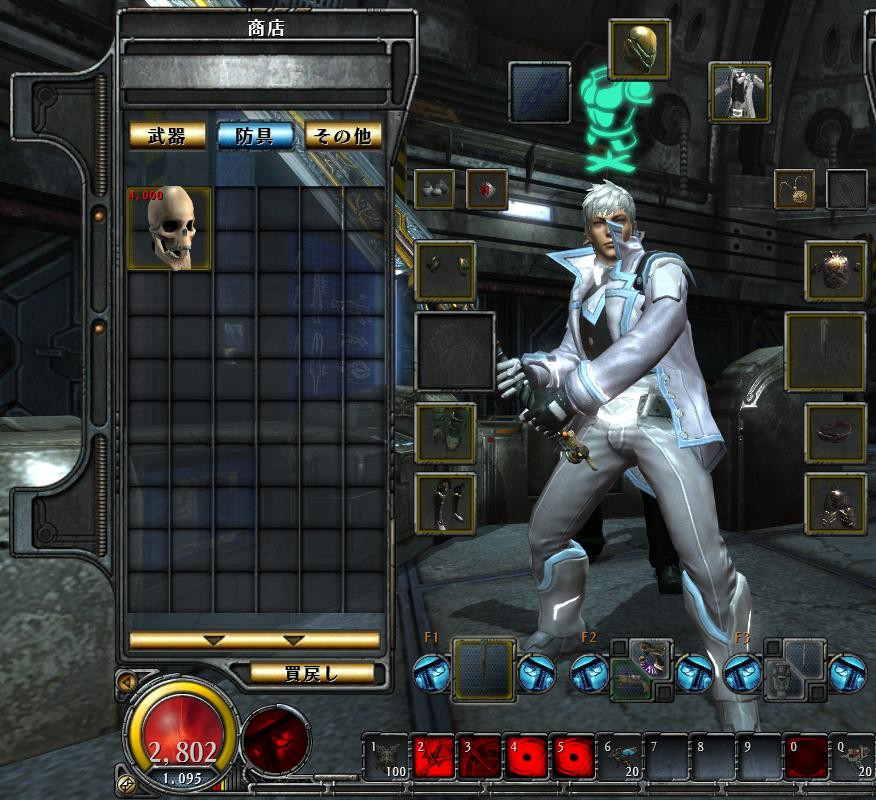Select the shoulder pads equipment slot
The width and height of the screenshot is (876, 800).
point(445,270)
